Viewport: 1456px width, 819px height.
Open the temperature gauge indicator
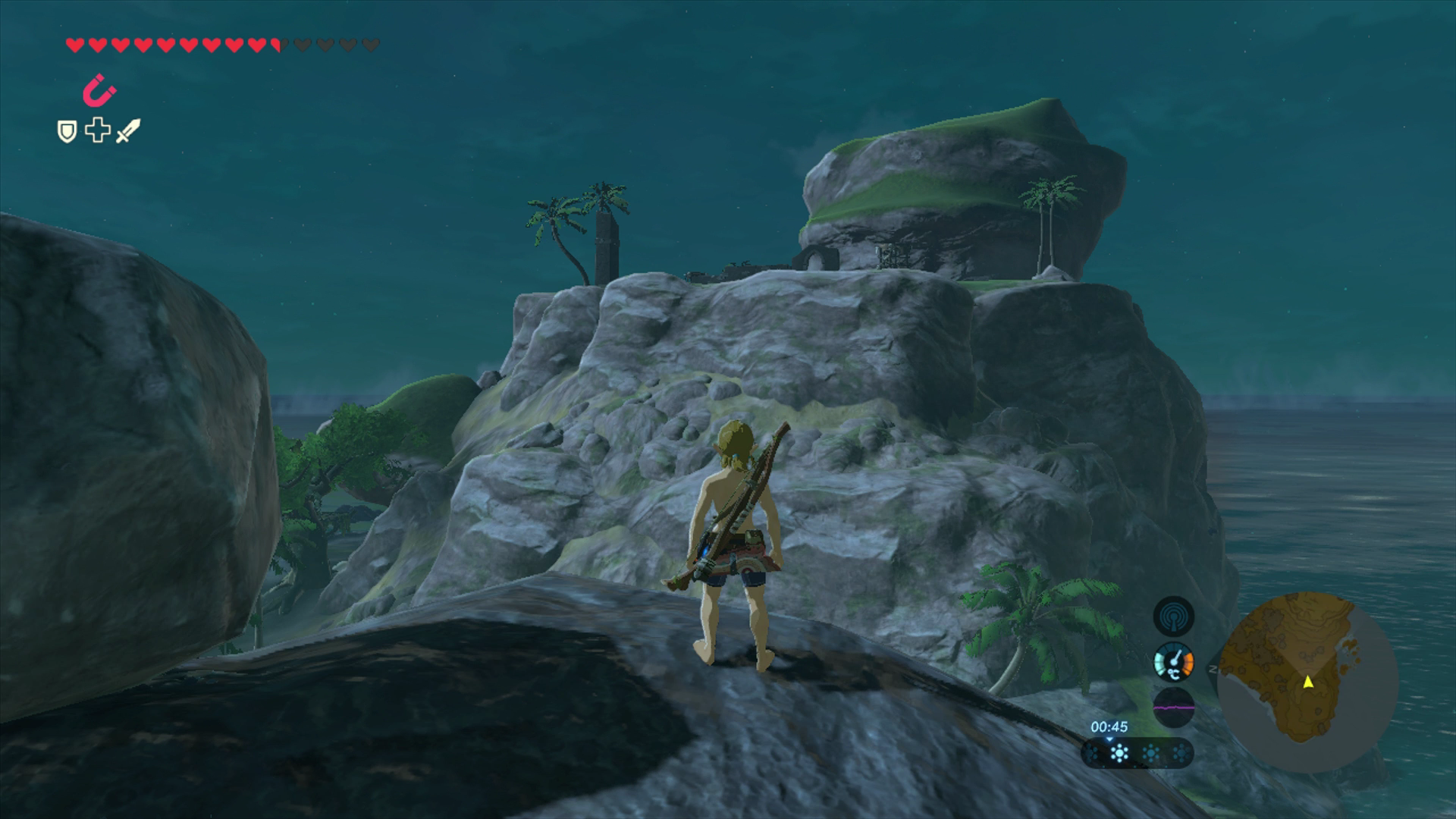coord(1173,662)
